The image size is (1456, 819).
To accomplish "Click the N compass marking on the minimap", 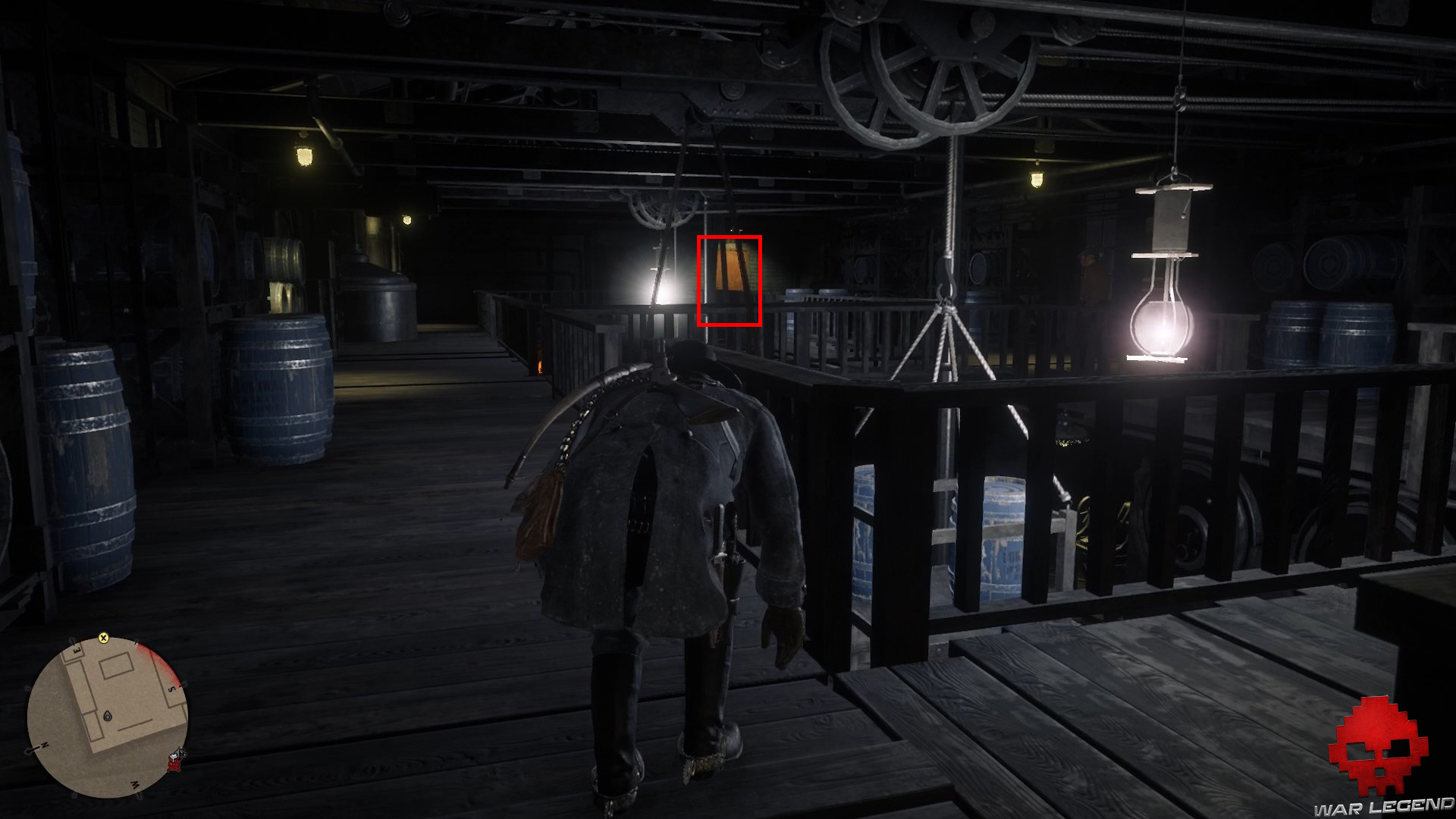I will pos(44,743).
